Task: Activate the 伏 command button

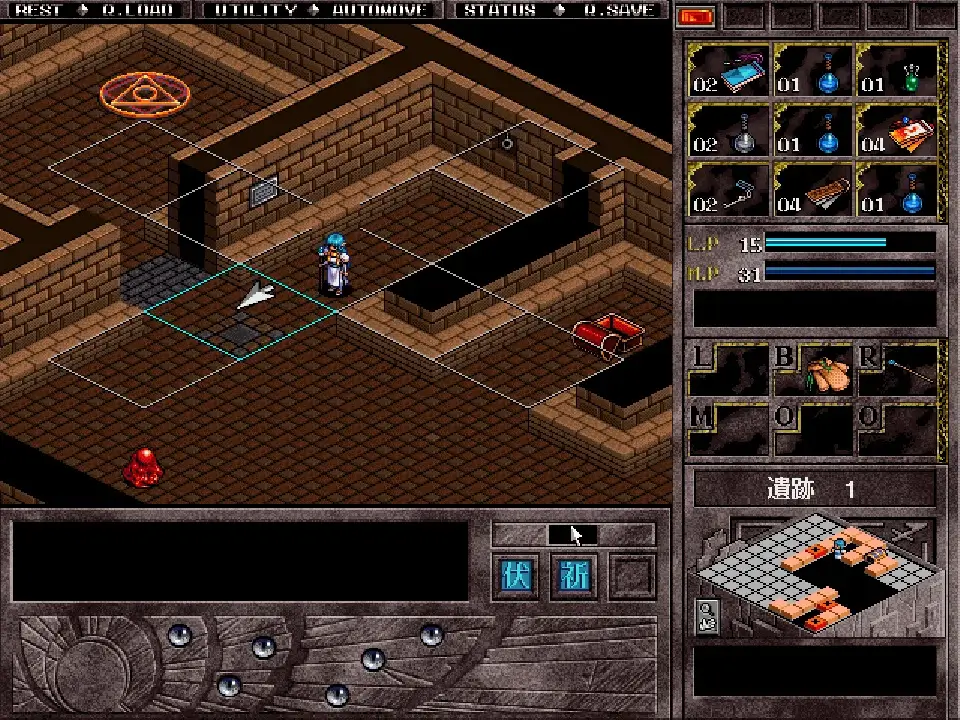Action: click(516, 576)
